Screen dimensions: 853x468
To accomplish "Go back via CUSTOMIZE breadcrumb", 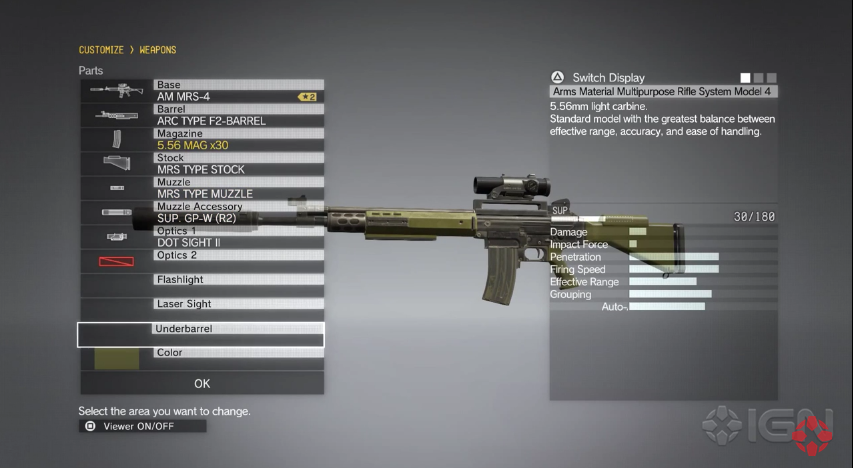I will (x=101, y=50).
